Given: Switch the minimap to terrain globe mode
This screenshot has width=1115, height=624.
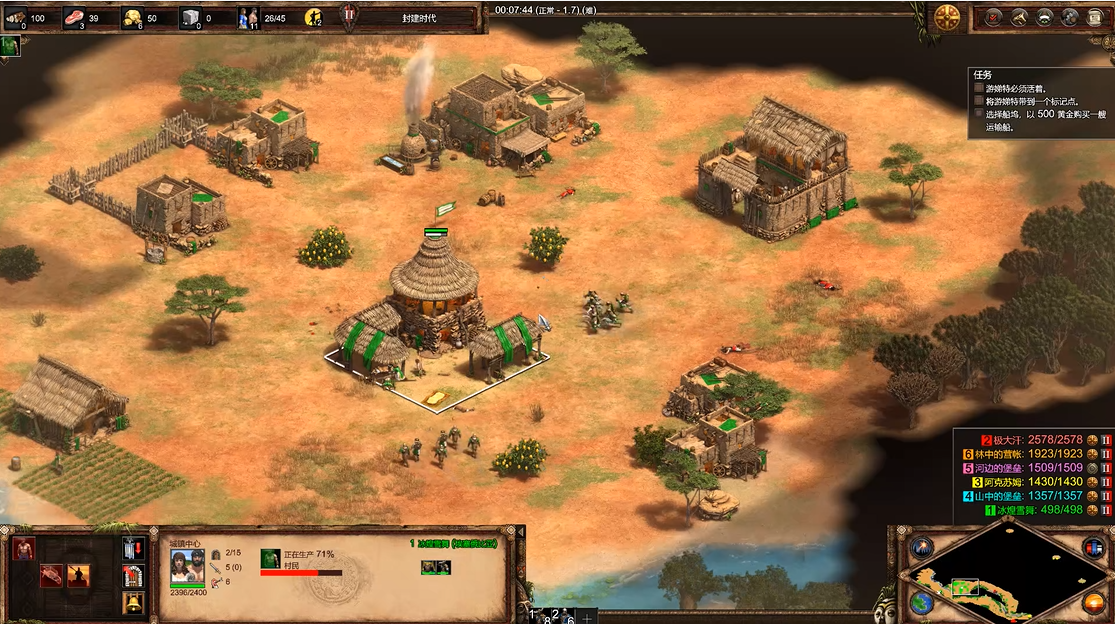Looking at the screenshot, I should point(922,604).
